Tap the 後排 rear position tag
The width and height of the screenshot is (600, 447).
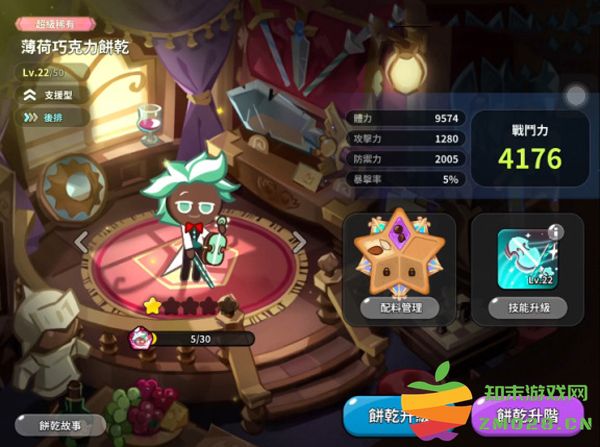[49, 117]
